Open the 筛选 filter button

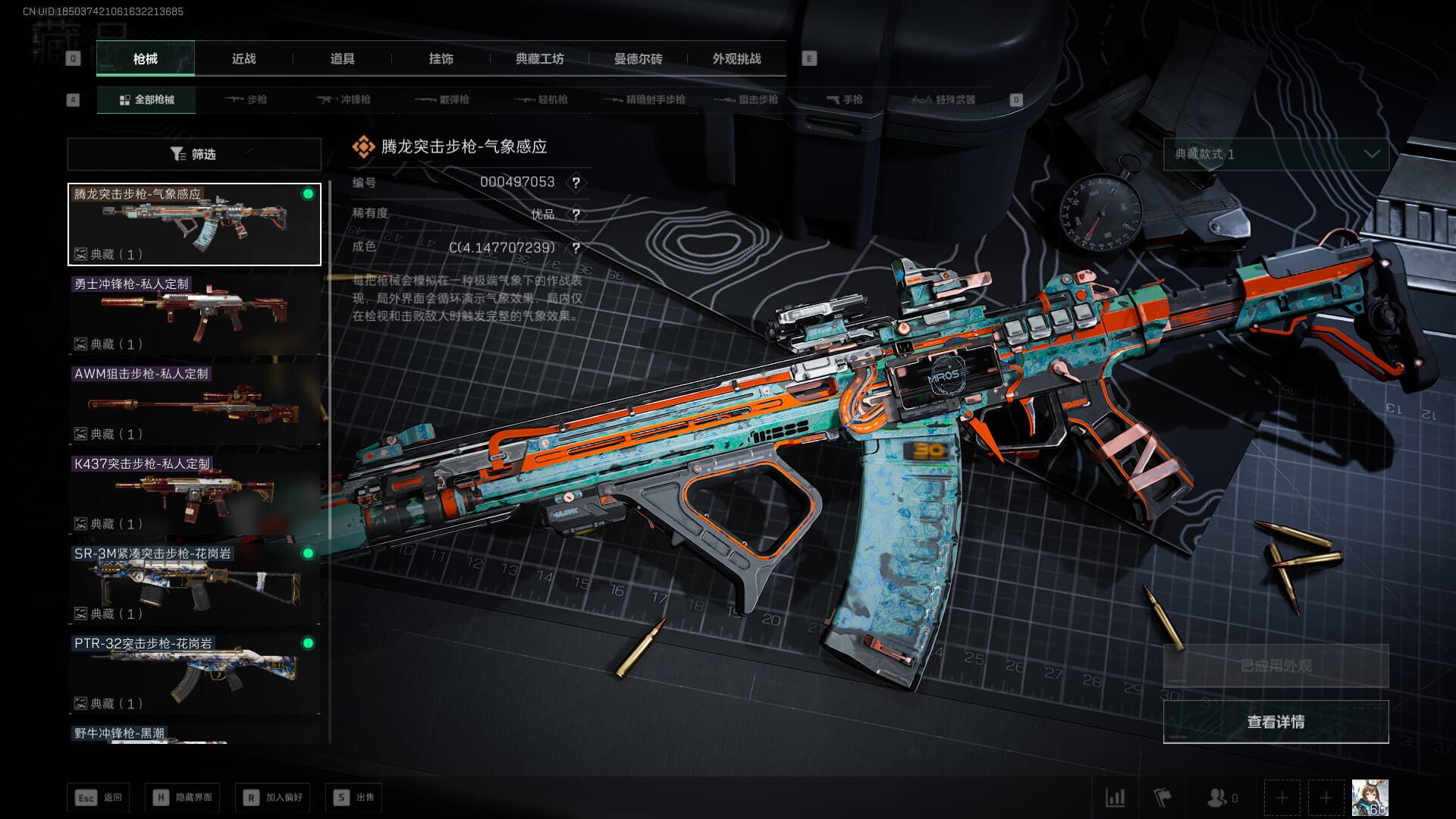194,154
